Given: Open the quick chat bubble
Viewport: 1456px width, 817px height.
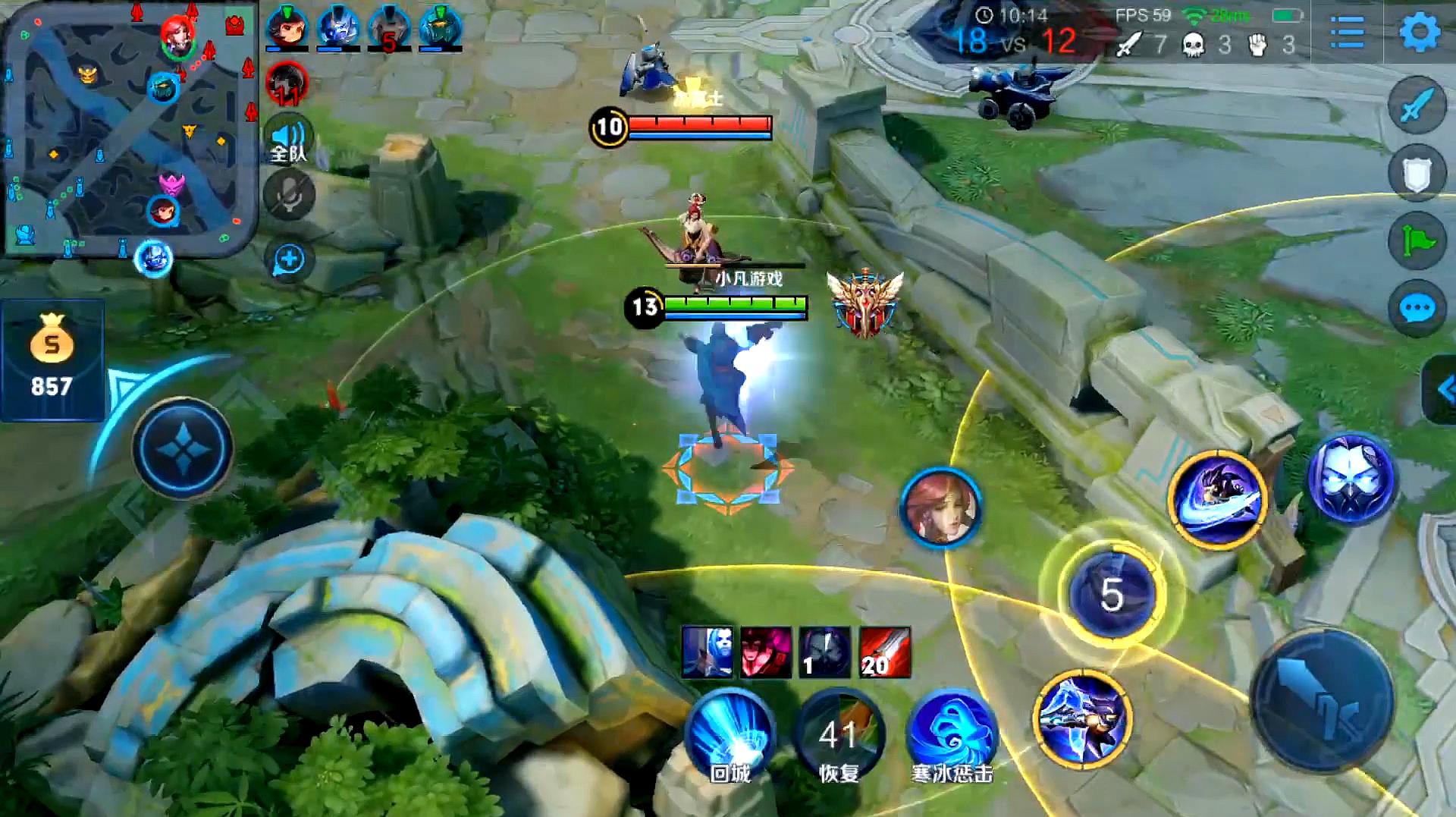Looking at the screenshot, I should point(1417,308).
